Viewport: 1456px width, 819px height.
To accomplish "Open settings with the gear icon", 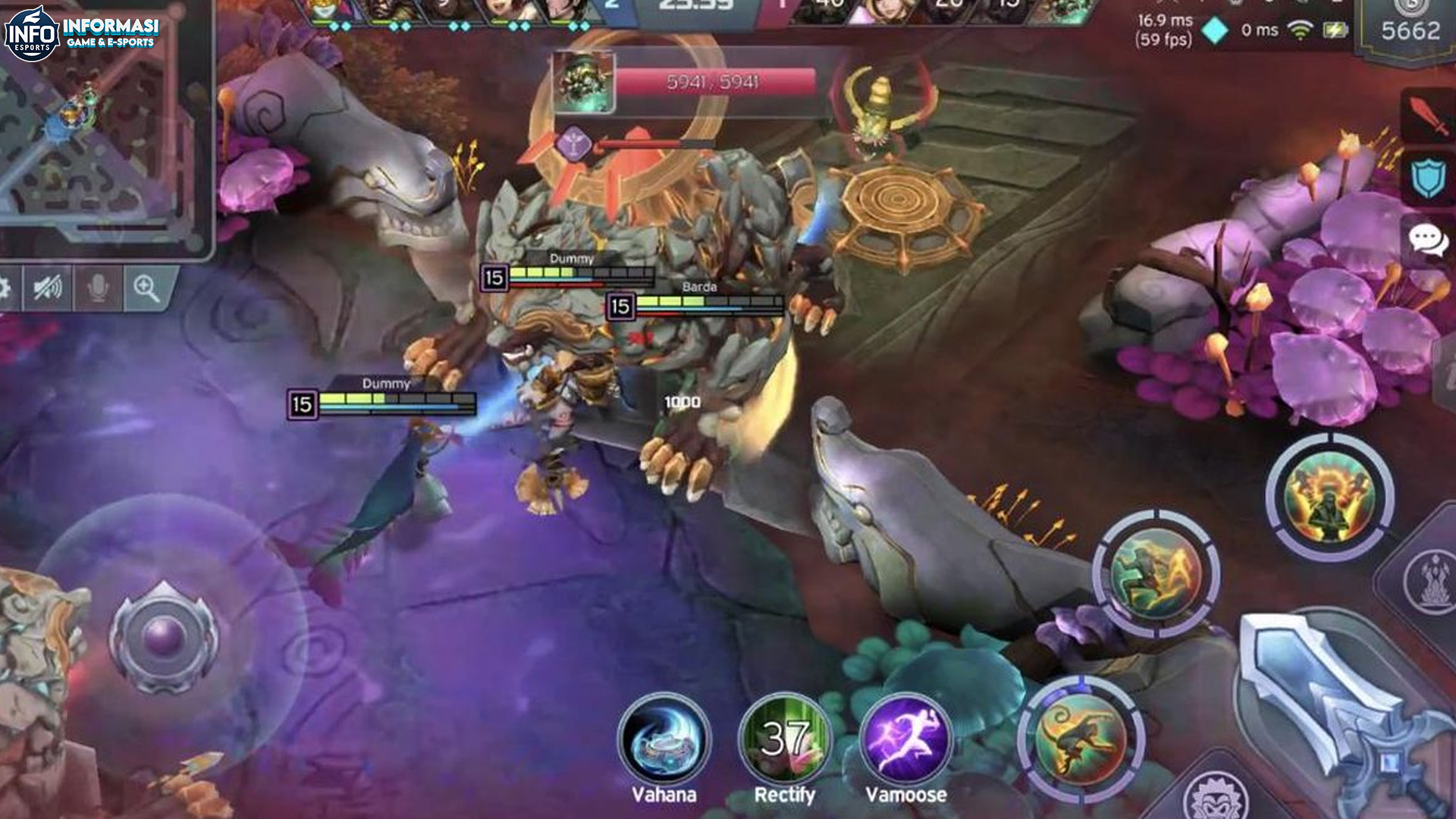I will (x=5, y=288).
